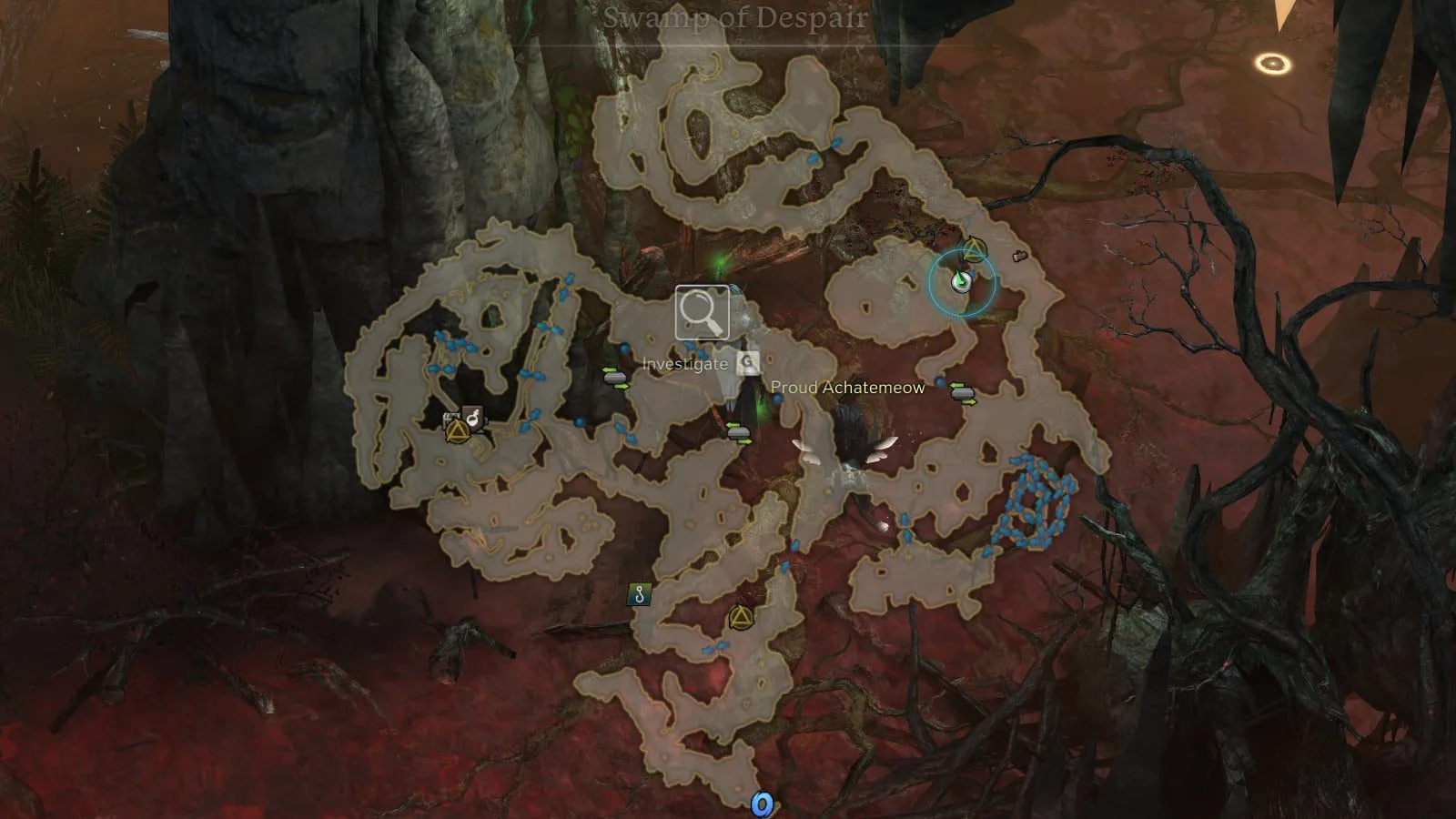1456x819 pixels.
Task: Click the blue swirl portal marker
Action: pyautogui.click(x=762, y=804)
